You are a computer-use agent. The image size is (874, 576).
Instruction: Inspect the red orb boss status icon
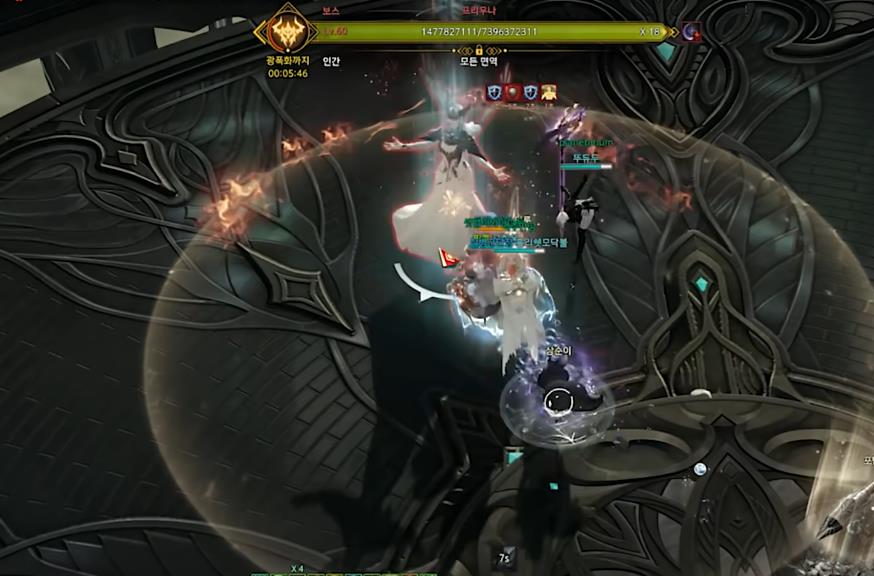click(x=512, y=92)
